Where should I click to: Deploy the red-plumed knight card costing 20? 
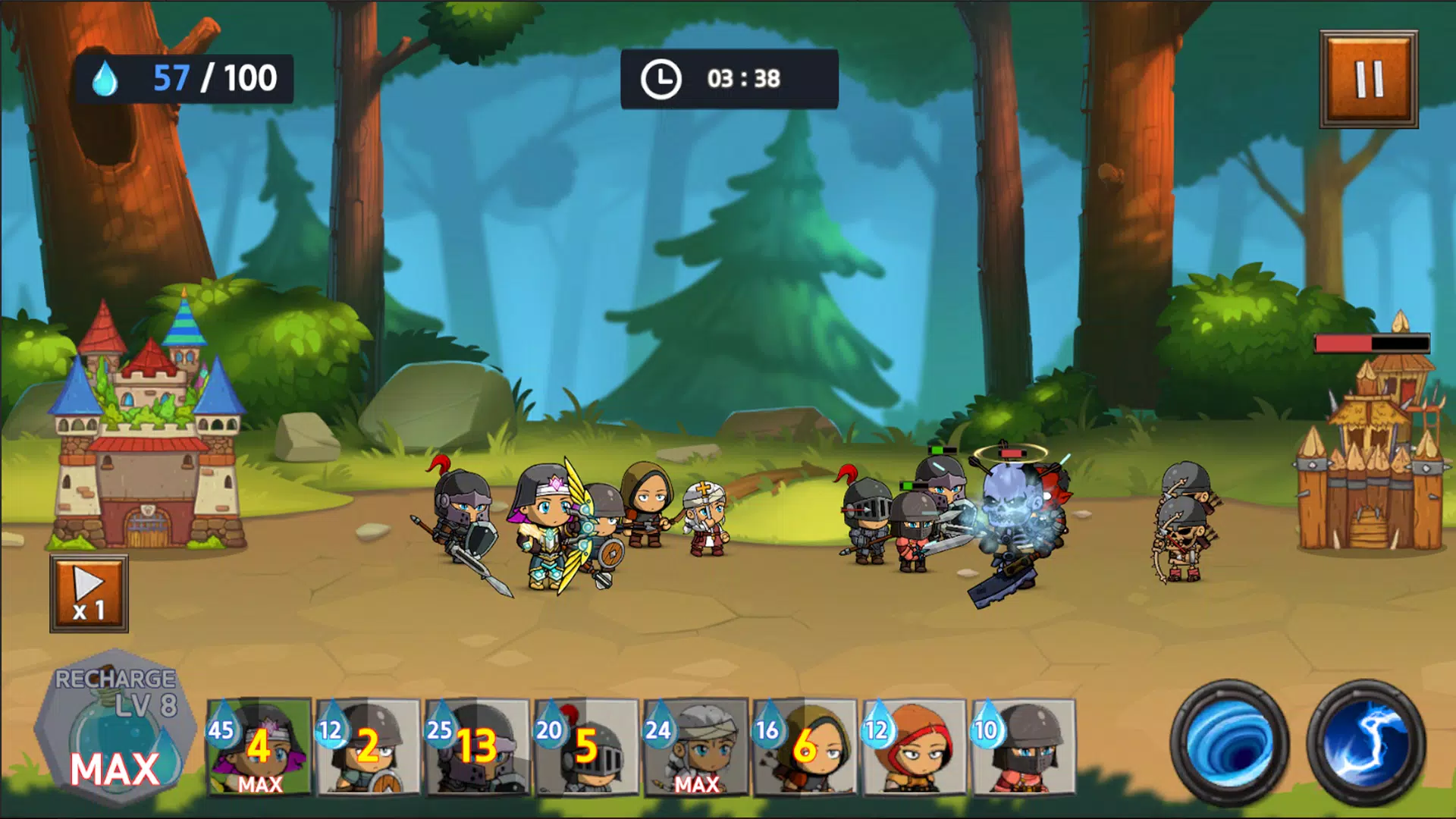(587, 747)
